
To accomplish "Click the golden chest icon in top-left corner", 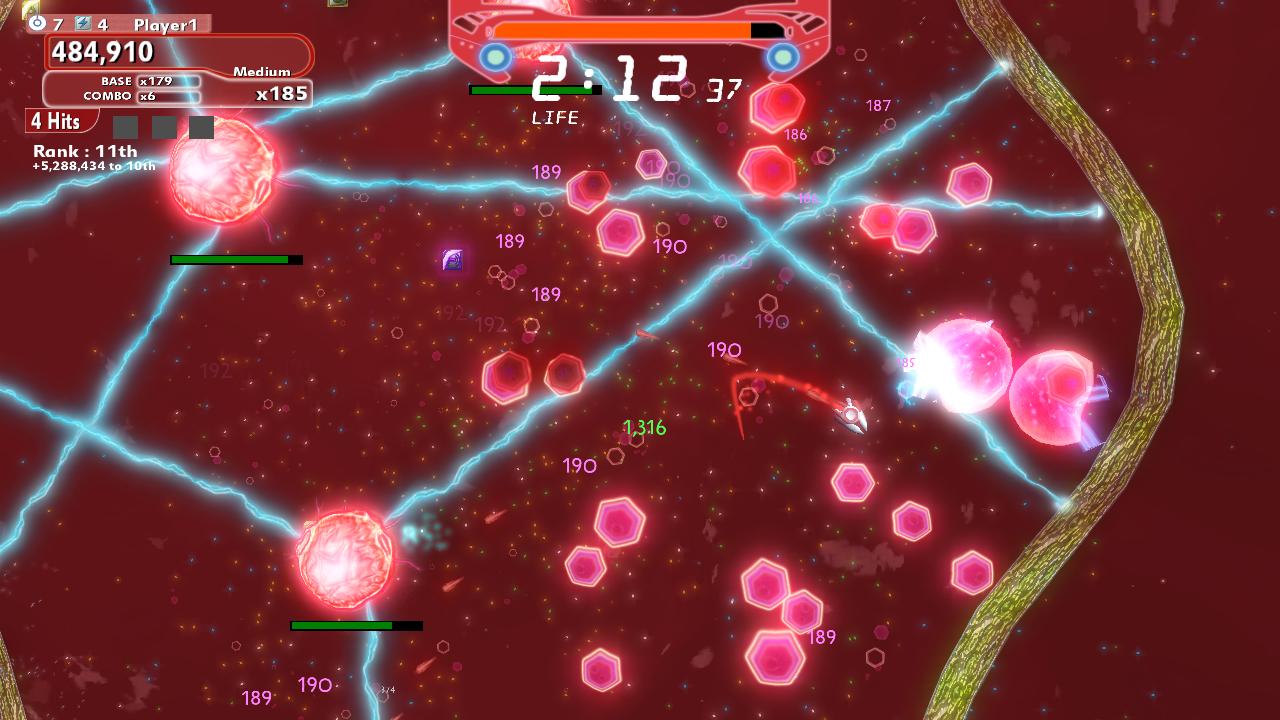I will pyautogui.click(x=10, y=10).
